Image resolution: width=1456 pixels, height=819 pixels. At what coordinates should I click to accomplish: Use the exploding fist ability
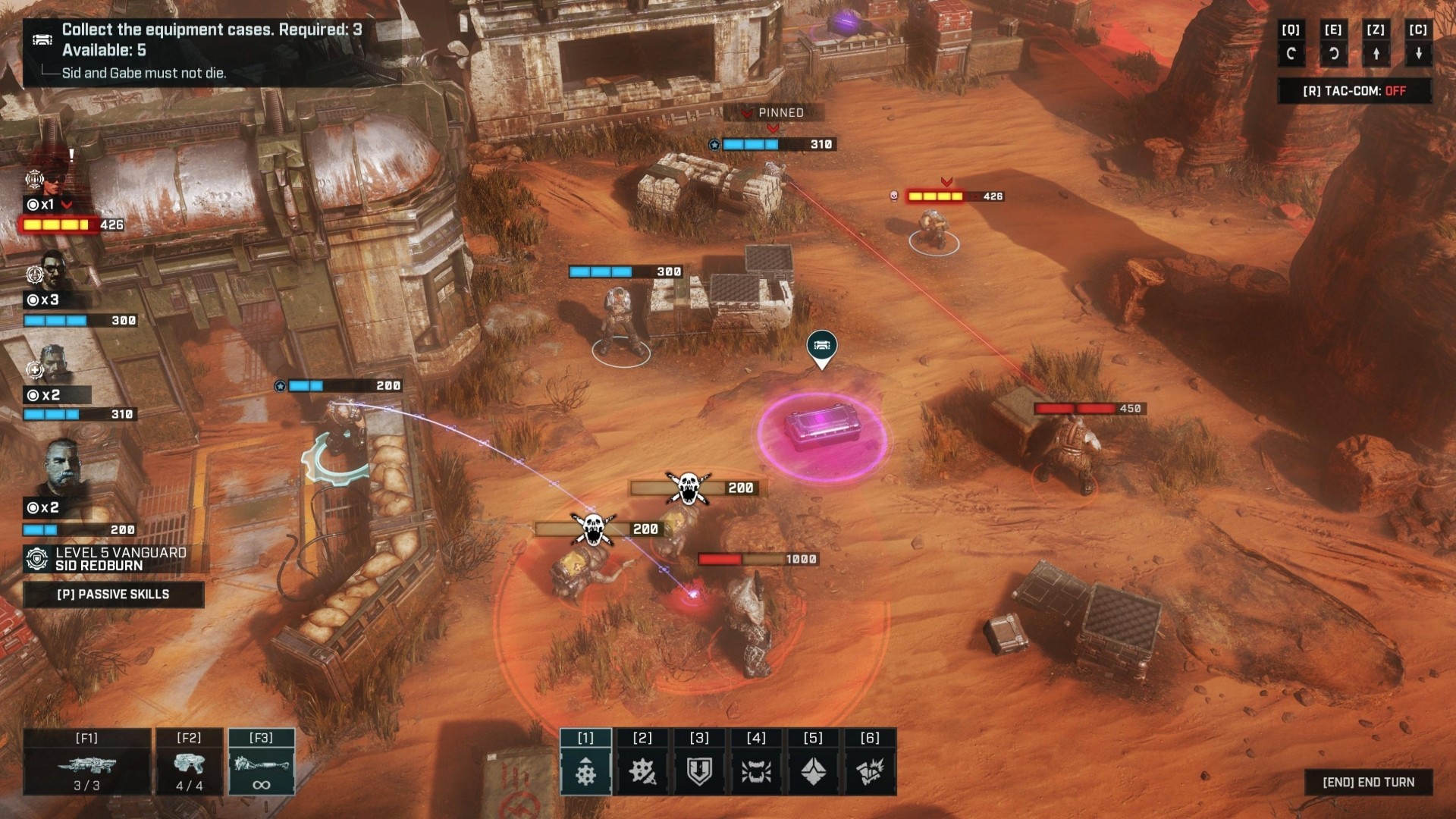(870, 770)
